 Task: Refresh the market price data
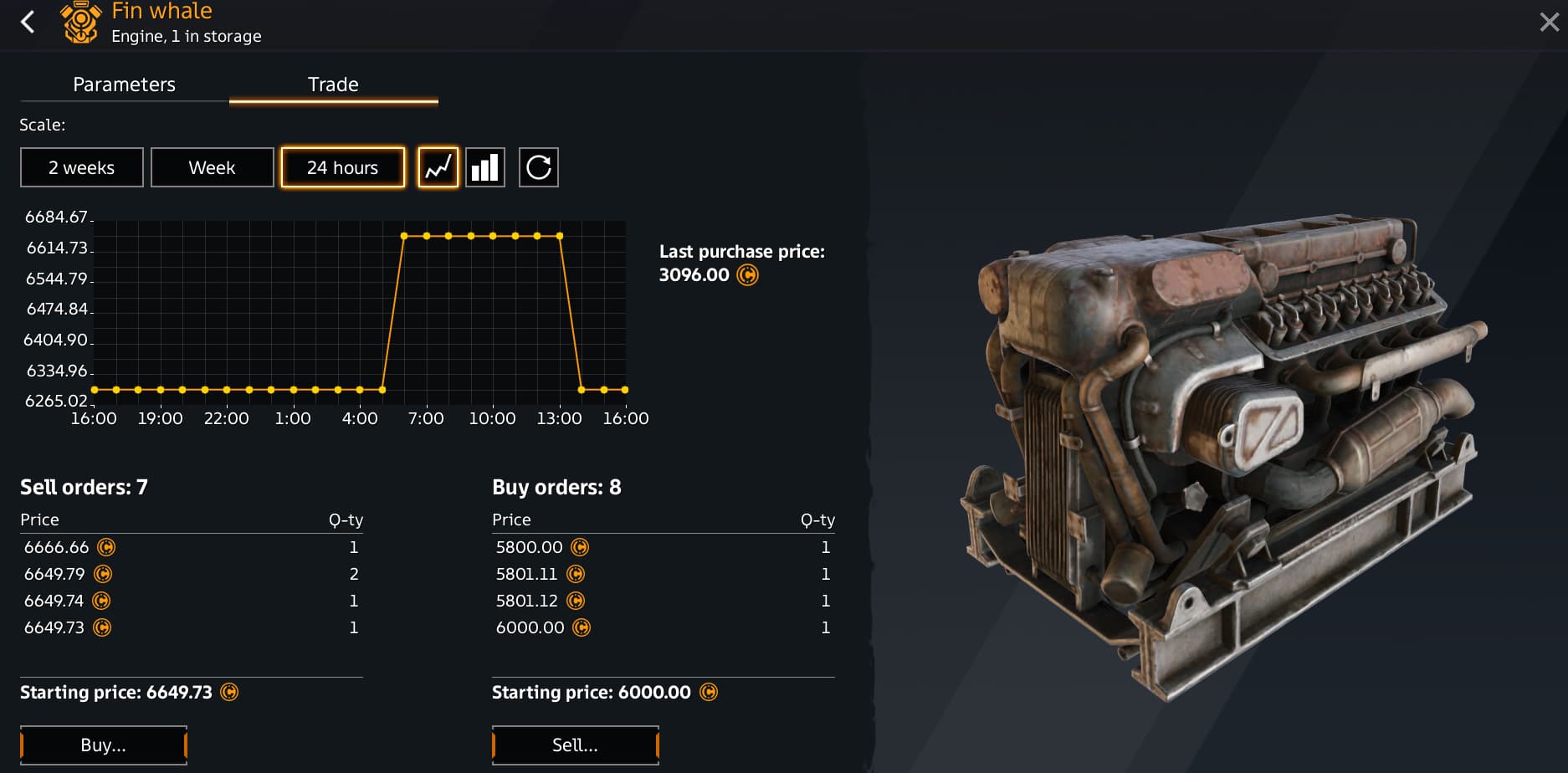click(x=538, y=167)
